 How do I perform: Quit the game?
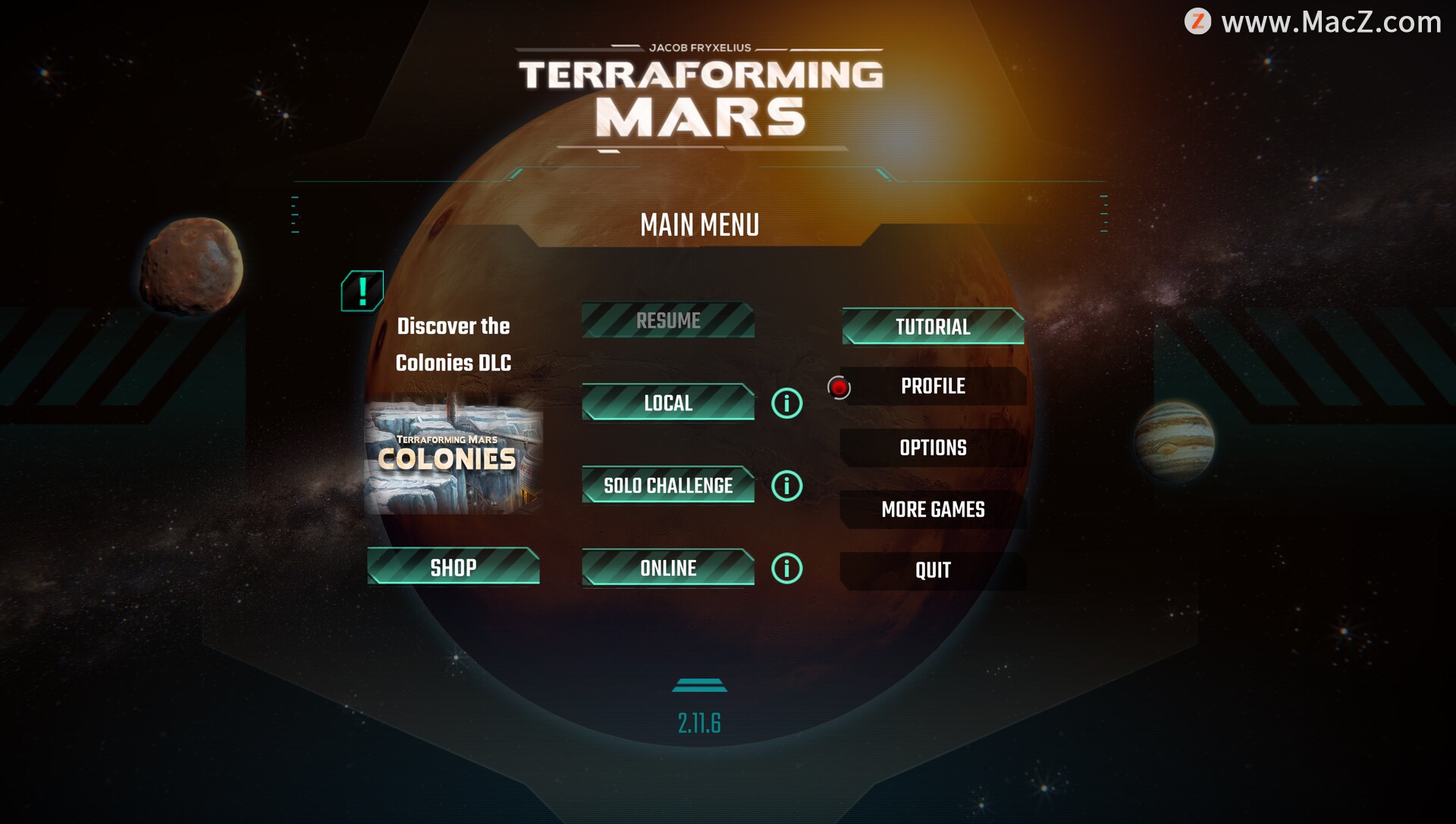pyautogui.click(x=933, y=571)
